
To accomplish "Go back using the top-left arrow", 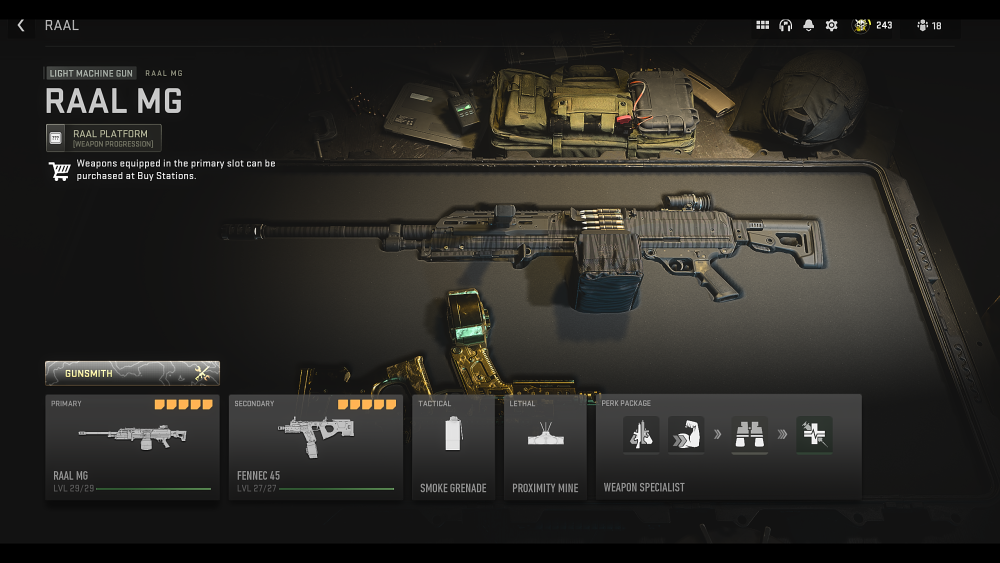I will (21, 25).
